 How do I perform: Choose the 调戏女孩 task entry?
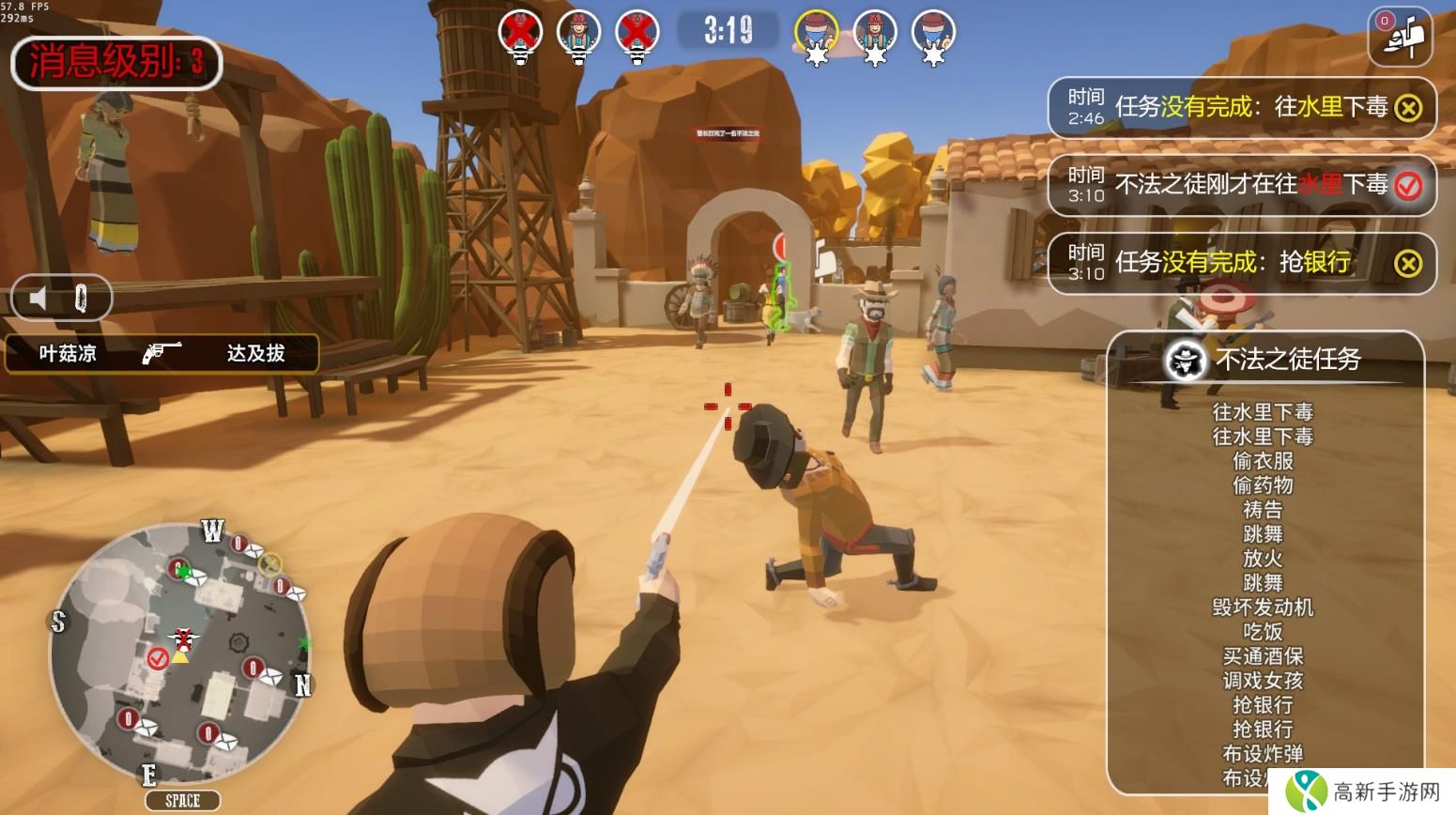(1263, 681)
